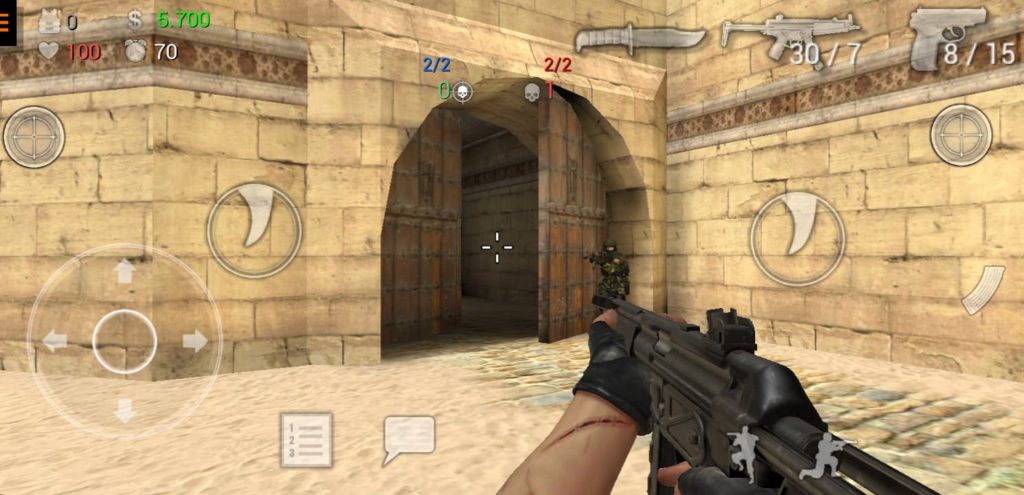Switch to the submachine gun
1024x495 pixels.
[790, 38]
